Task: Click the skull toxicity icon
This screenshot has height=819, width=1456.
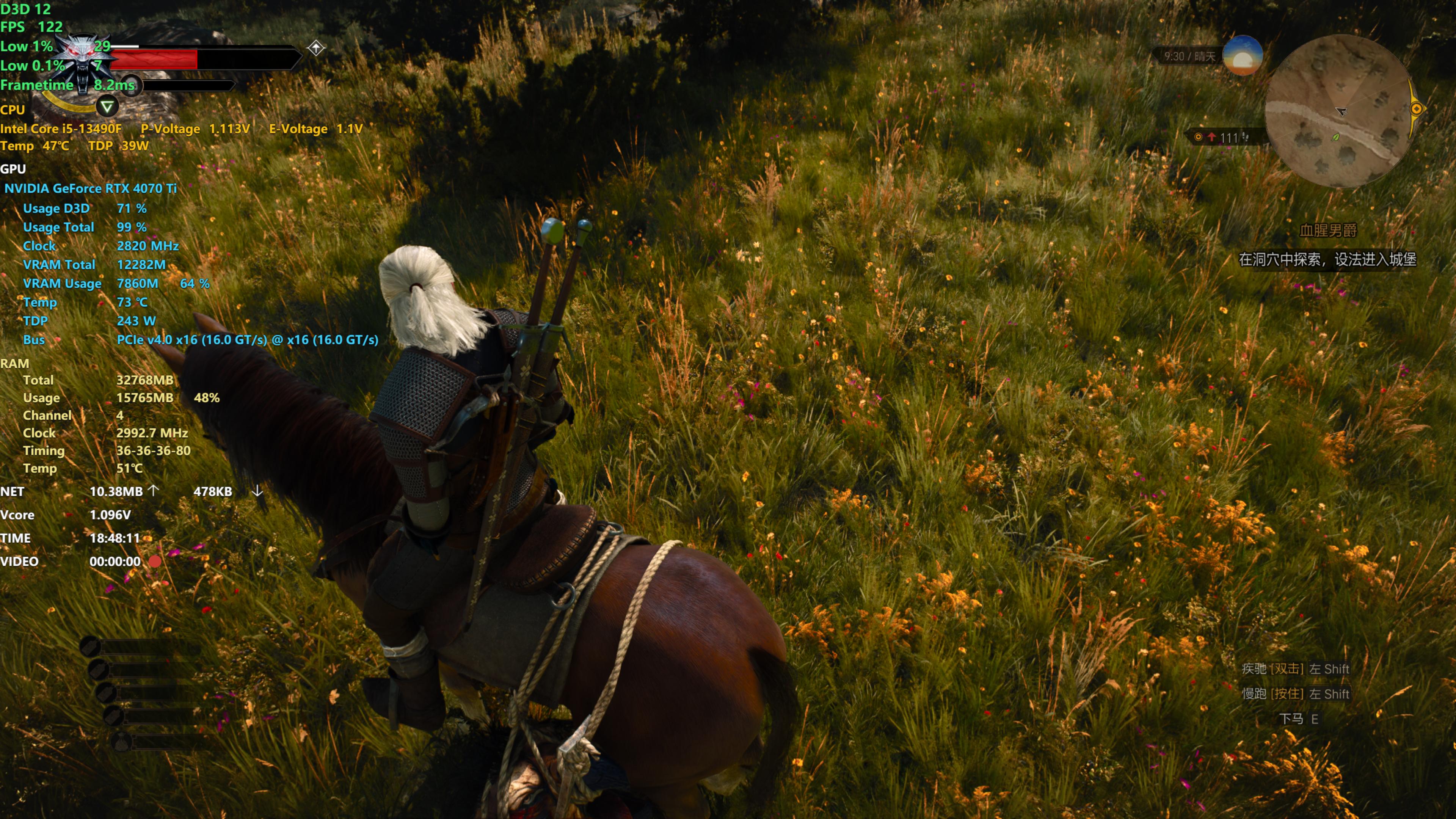Action: (130, 85)
